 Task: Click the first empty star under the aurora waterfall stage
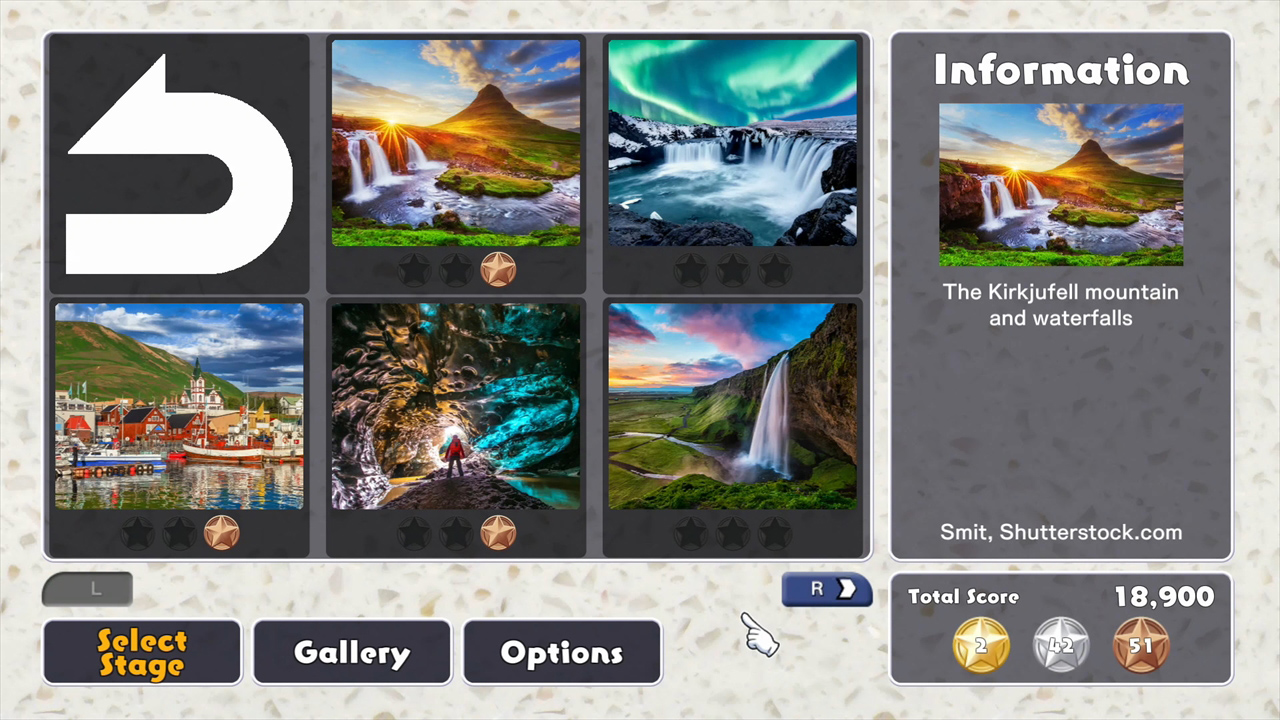691,268
